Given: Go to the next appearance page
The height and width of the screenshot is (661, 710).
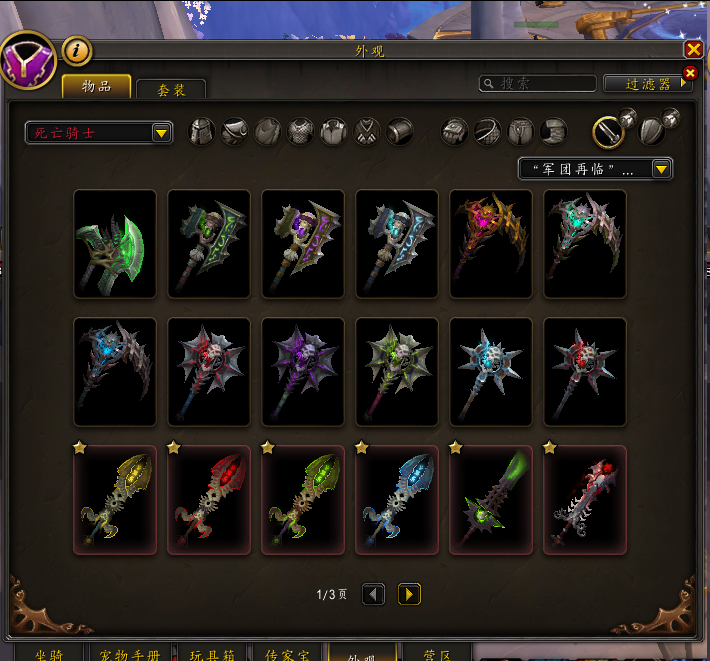Looking at the screenshot, I should (409, 595).
